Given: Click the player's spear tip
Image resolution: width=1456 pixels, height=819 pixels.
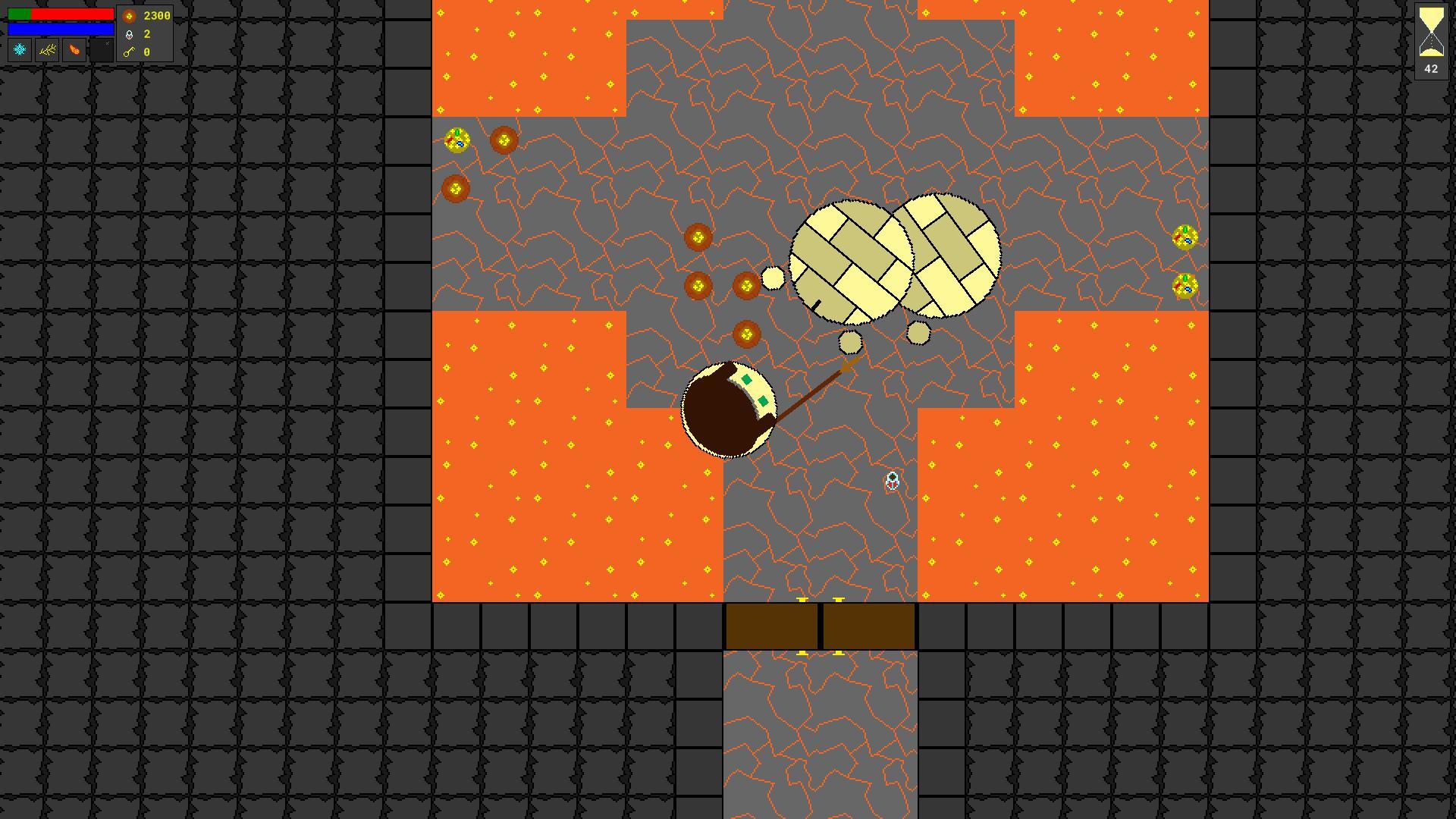Looking at the screenshot, I should tap(846, 362).
